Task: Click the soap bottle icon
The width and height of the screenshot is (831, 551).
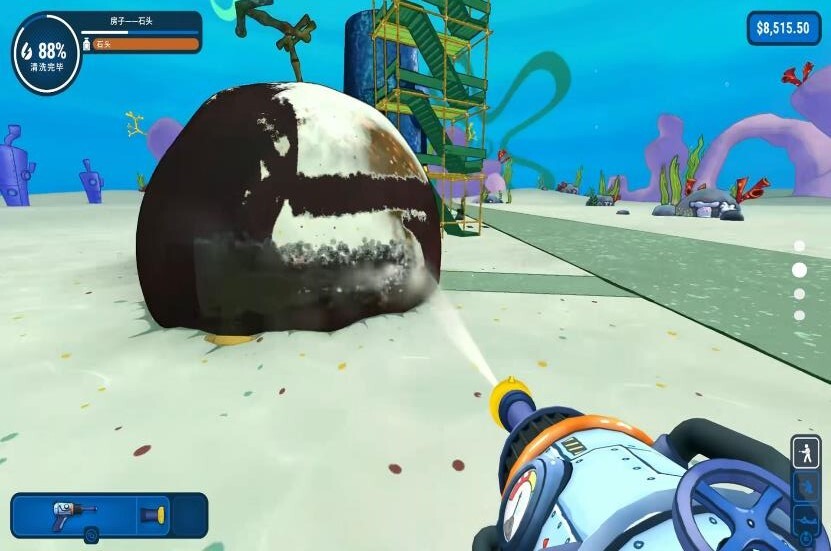Action: click(88, 44)
